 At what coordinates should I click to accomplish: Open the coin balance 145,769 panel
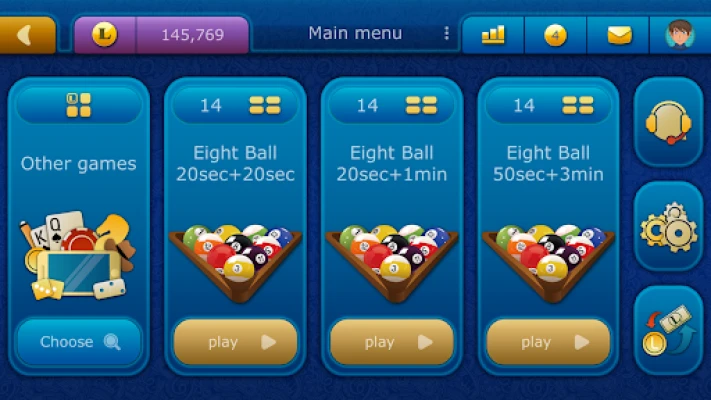(160, 35)
